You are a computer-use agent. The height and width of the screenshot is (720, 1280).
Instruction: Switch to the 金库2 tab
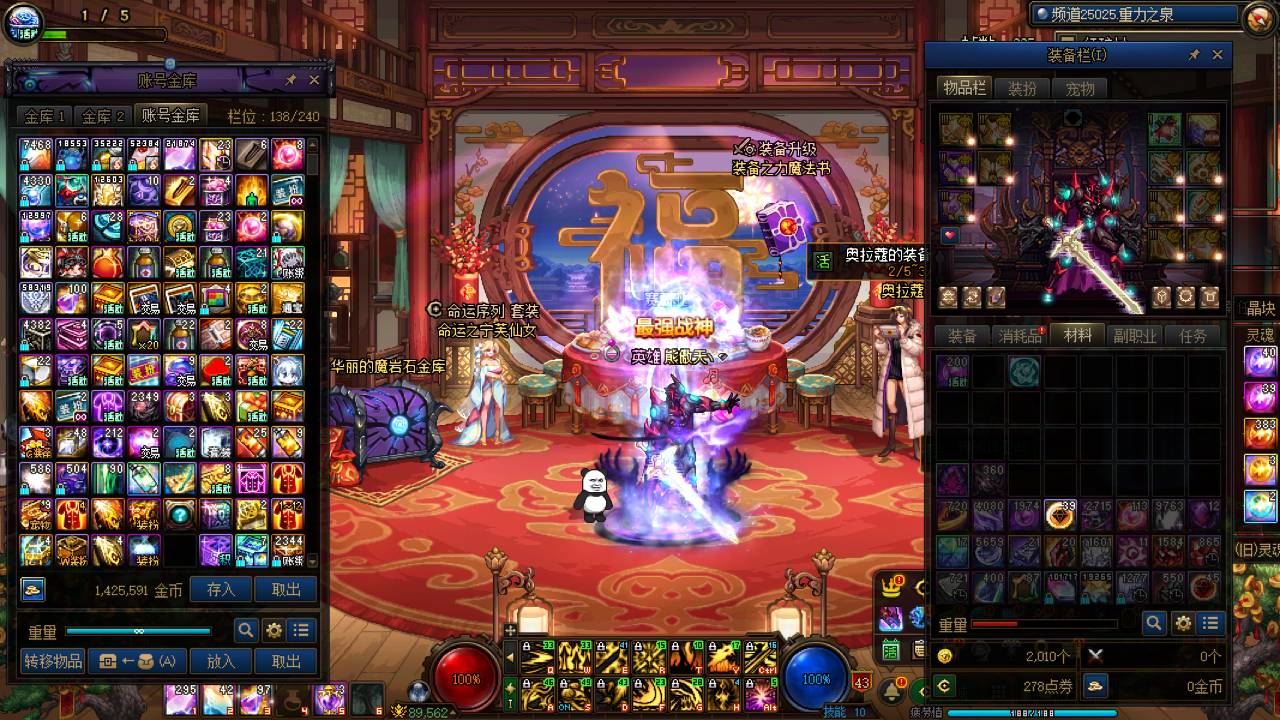click(x=104, y=116)
